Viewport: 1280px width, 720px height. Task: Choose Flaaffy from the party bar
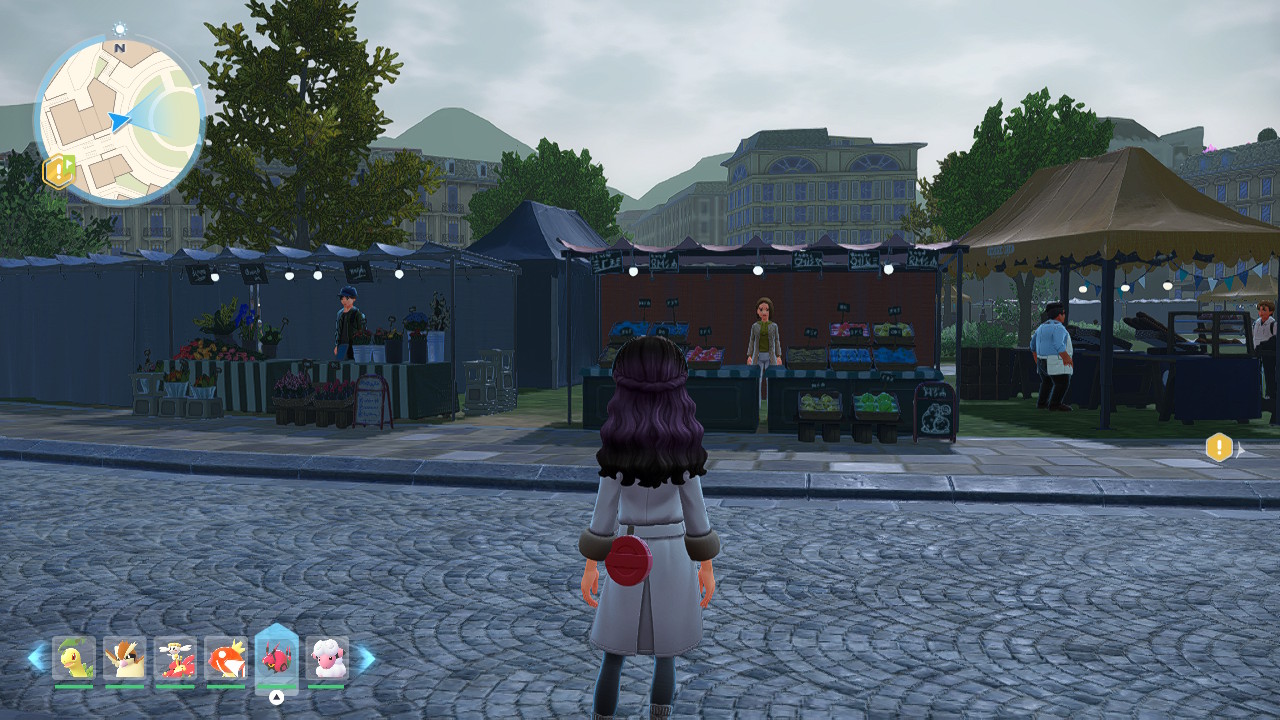327,658
